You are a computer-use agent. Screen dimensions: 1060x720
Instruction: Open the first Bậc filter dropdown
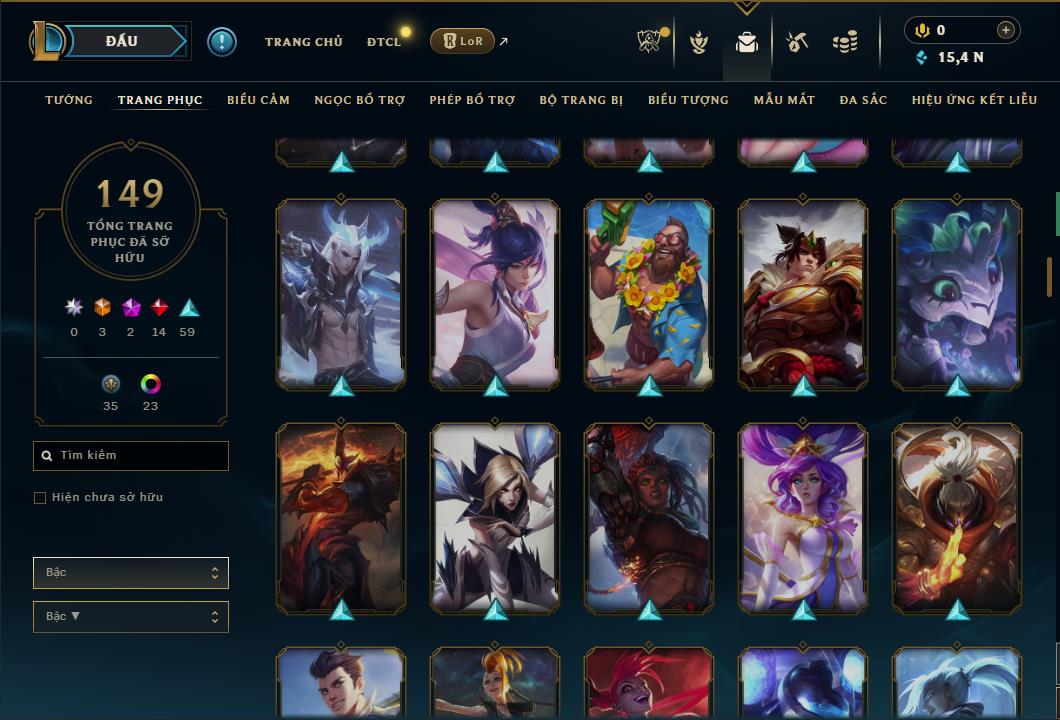pos(131,573)
